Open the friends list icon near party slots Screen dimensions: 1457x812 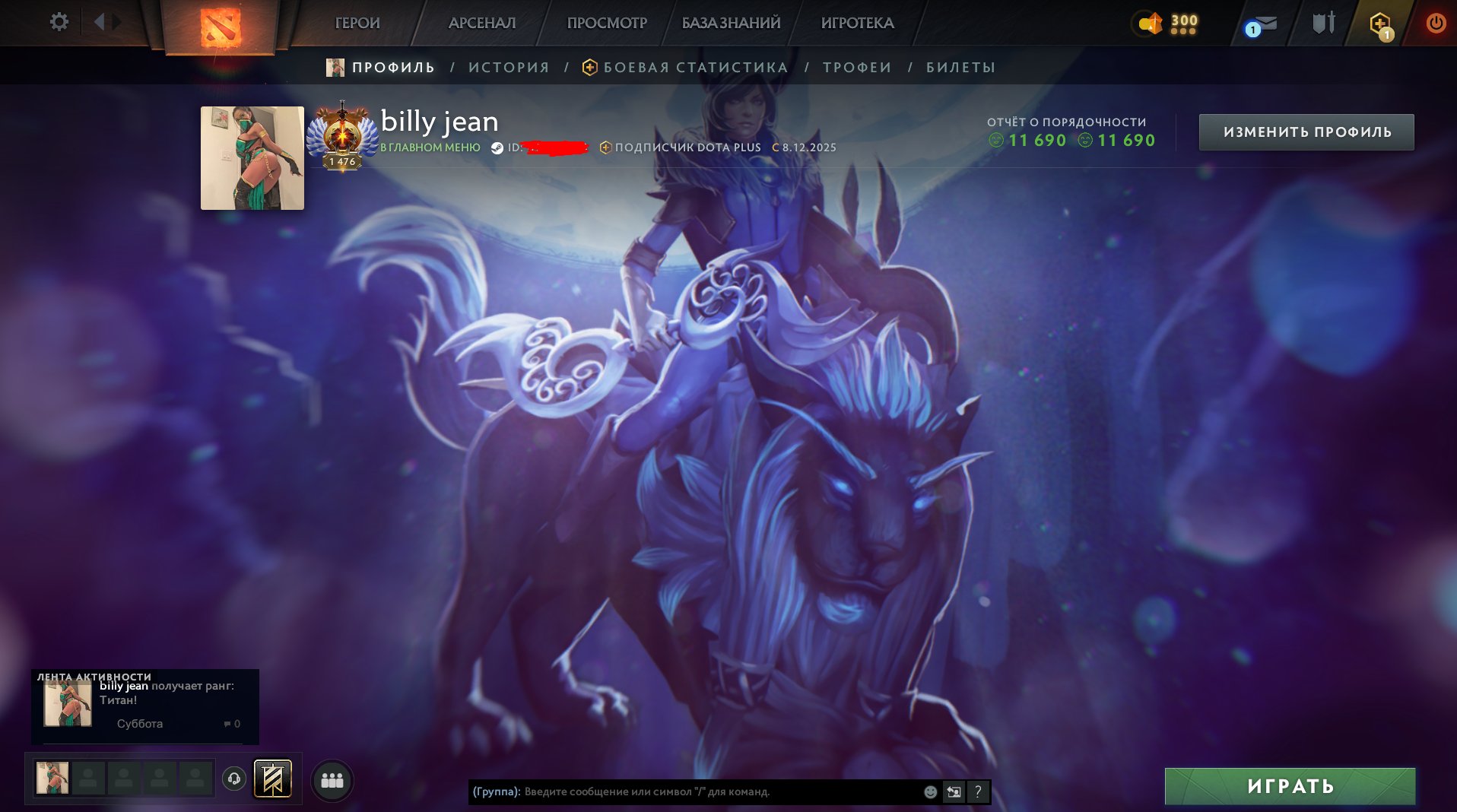point(331,779)
